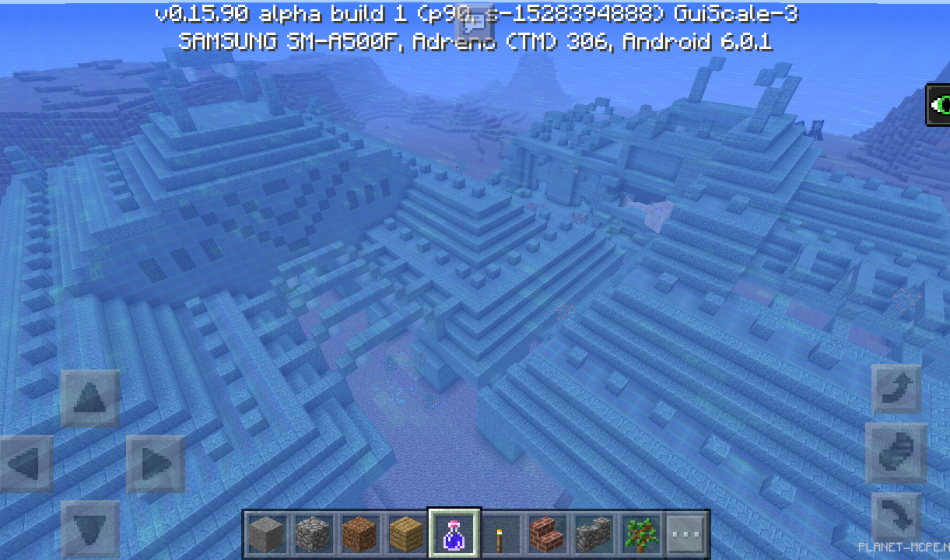Select the smooth stone block slot
Screen dimensions: 950x560
266,533
